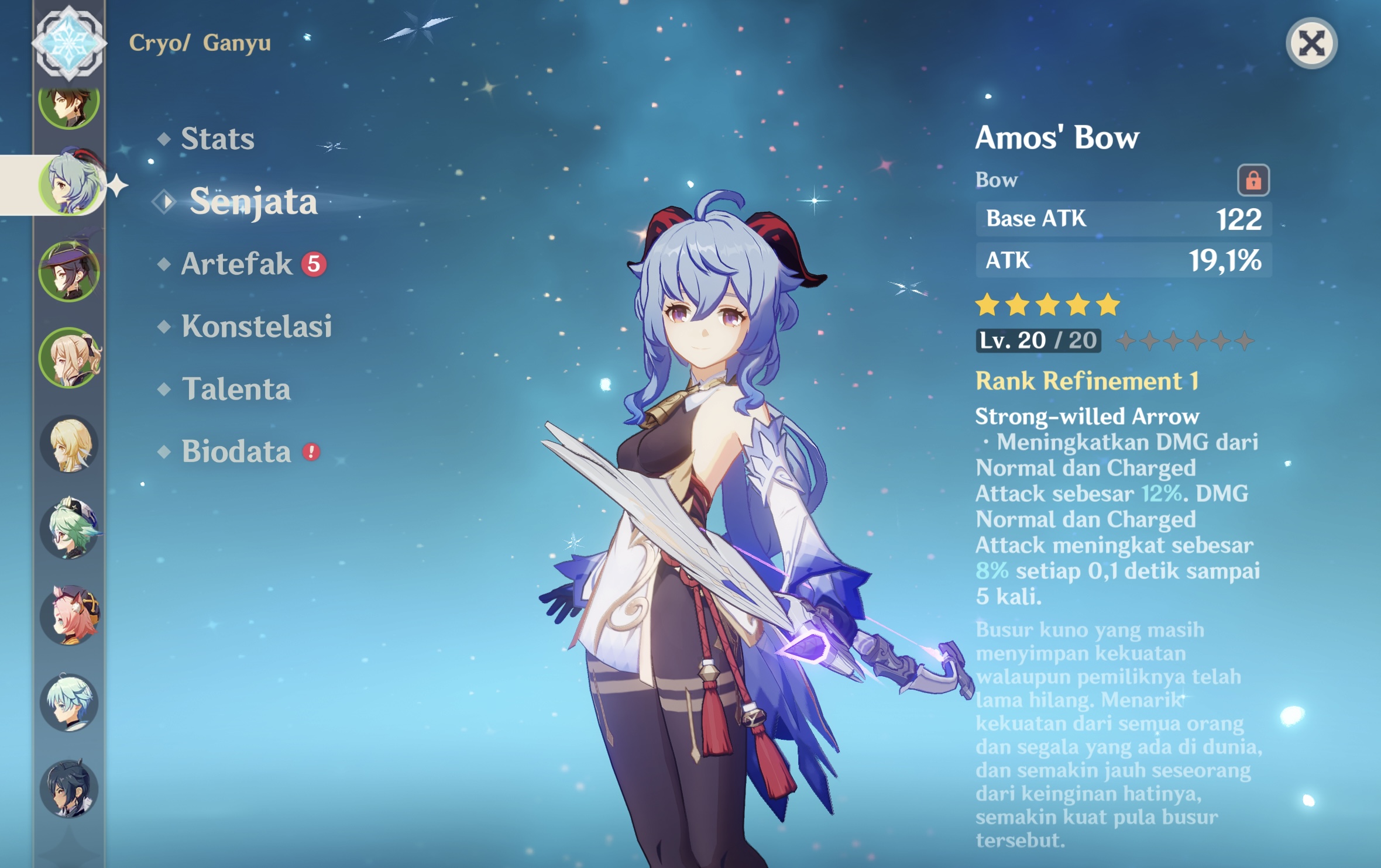Switch to the brown-haired character portrait
The height and width of the screenshot is (868, 1381).
(x=69, y=105)
